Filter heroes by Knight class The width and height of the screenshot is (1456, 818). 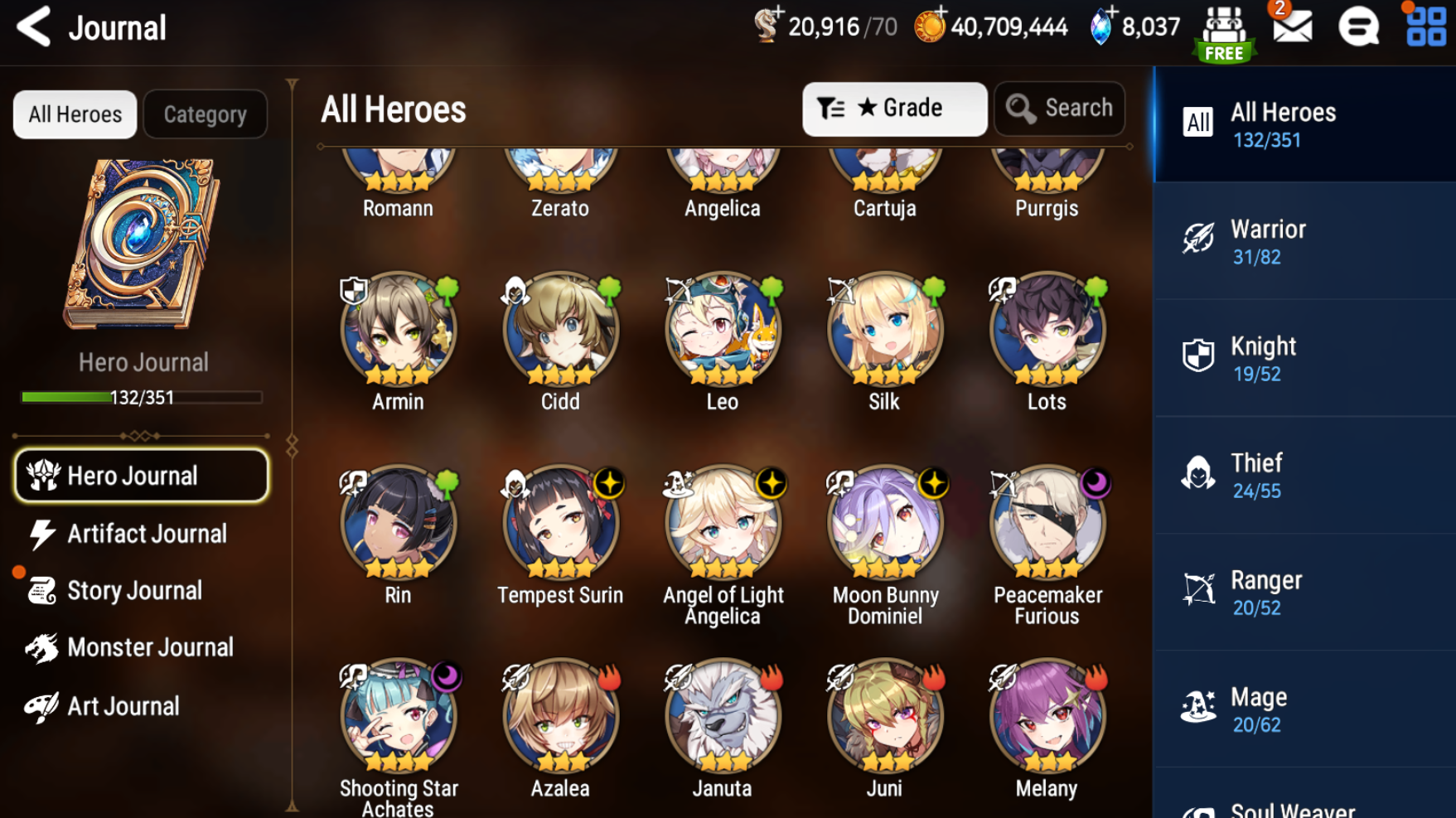coord(1304,358)
